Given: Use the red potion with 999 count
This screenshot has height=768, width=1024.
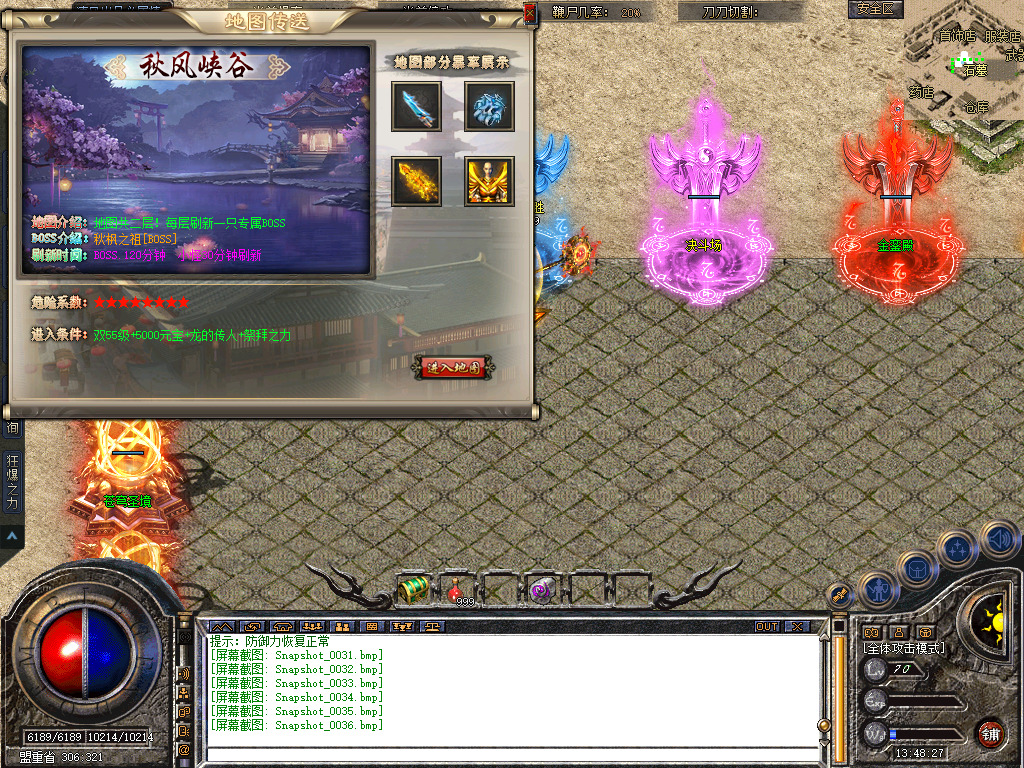Looking at the screenshot, I should coord(460,590).
